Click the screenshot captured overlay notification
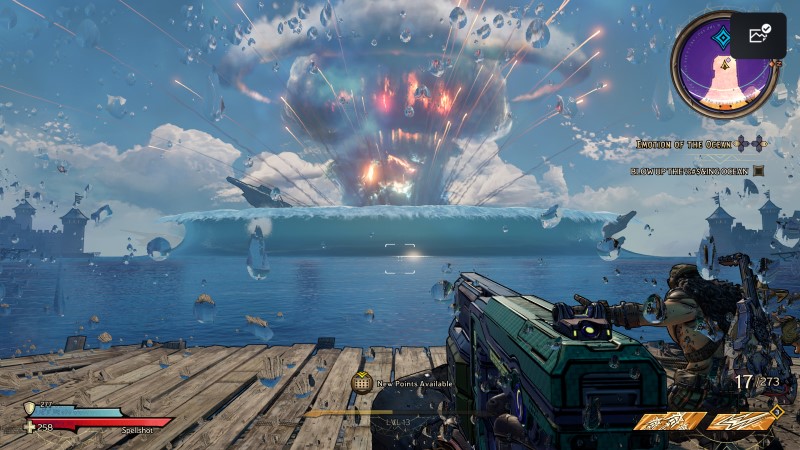Screen dimensions: 800x450 point(757,35)
